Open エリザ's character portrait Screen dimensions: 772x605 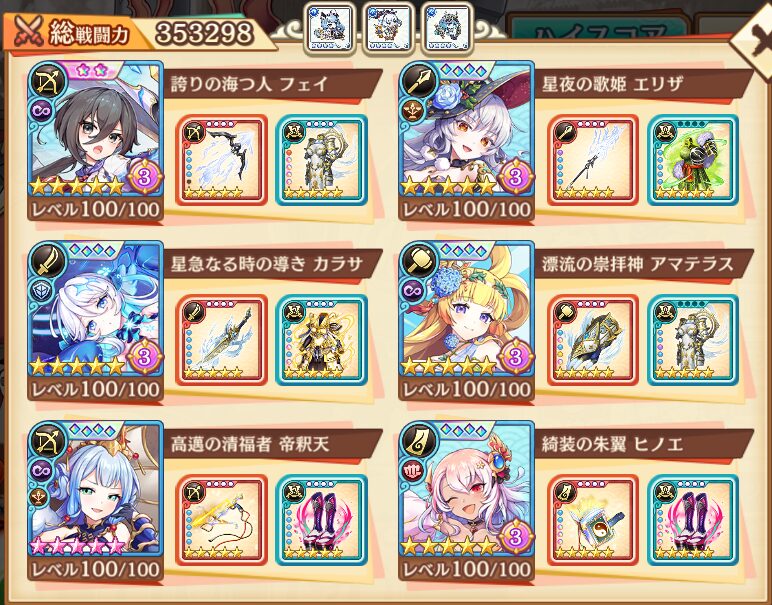tap(466, 131)
